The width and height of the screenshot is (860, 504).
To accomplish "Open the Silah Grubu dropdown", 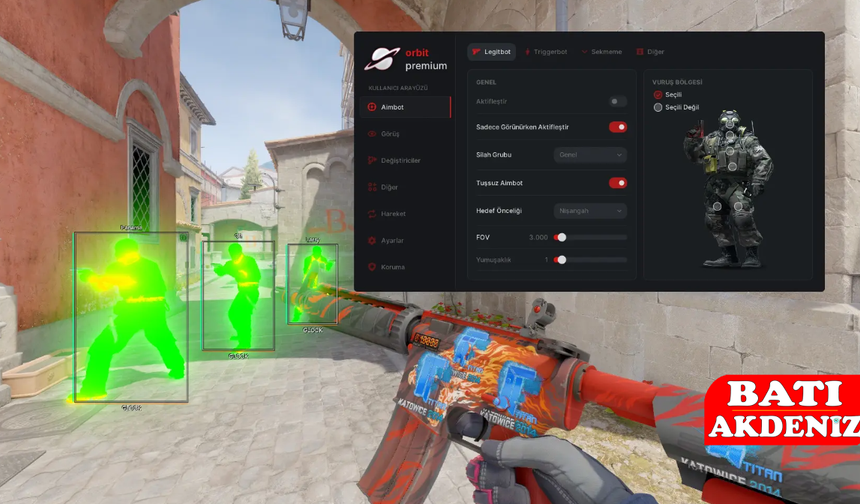I will (590, 155).
